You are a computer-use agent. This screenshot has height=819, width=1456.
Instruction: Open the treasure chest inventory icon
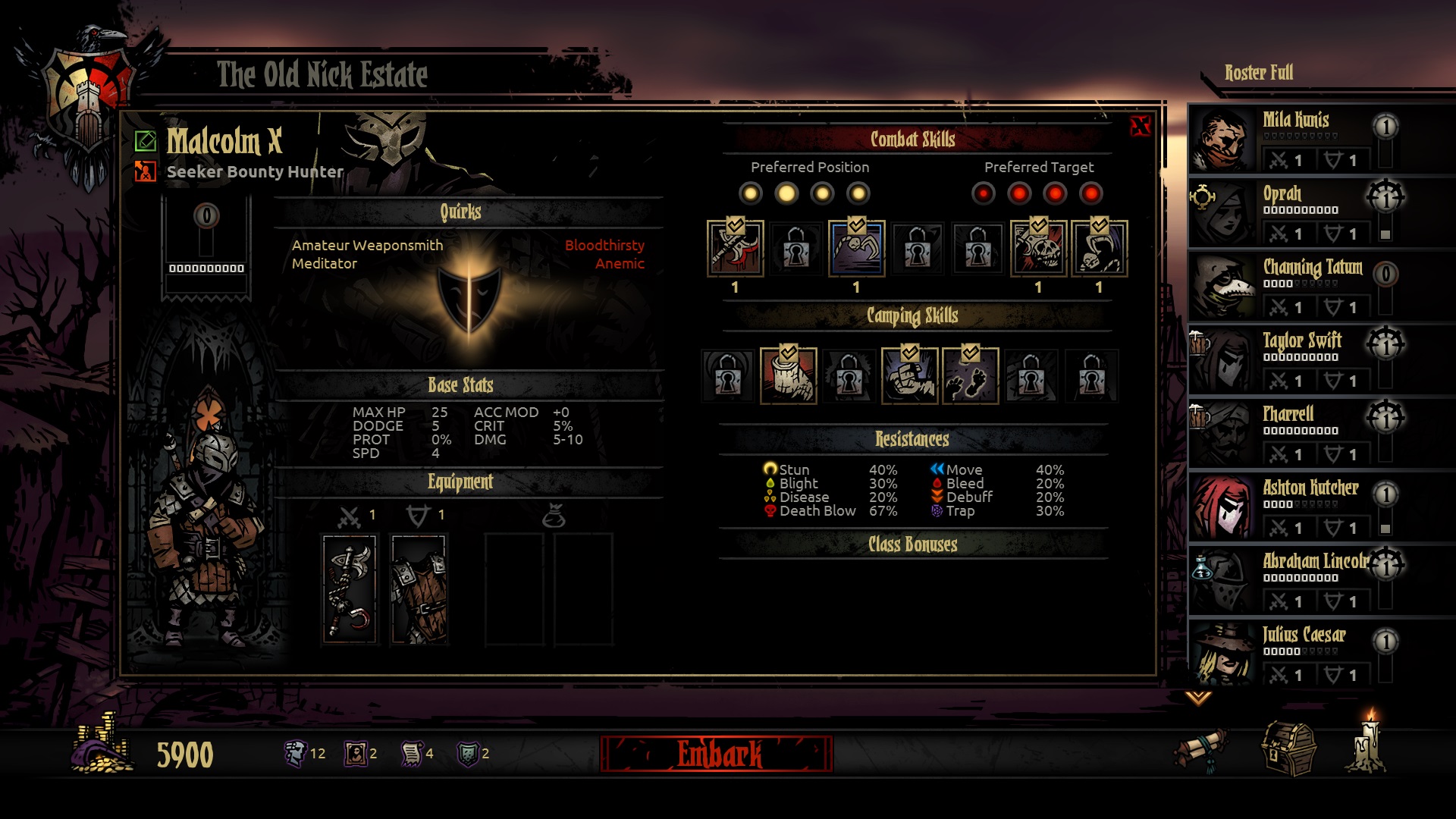pos(1288,749)
